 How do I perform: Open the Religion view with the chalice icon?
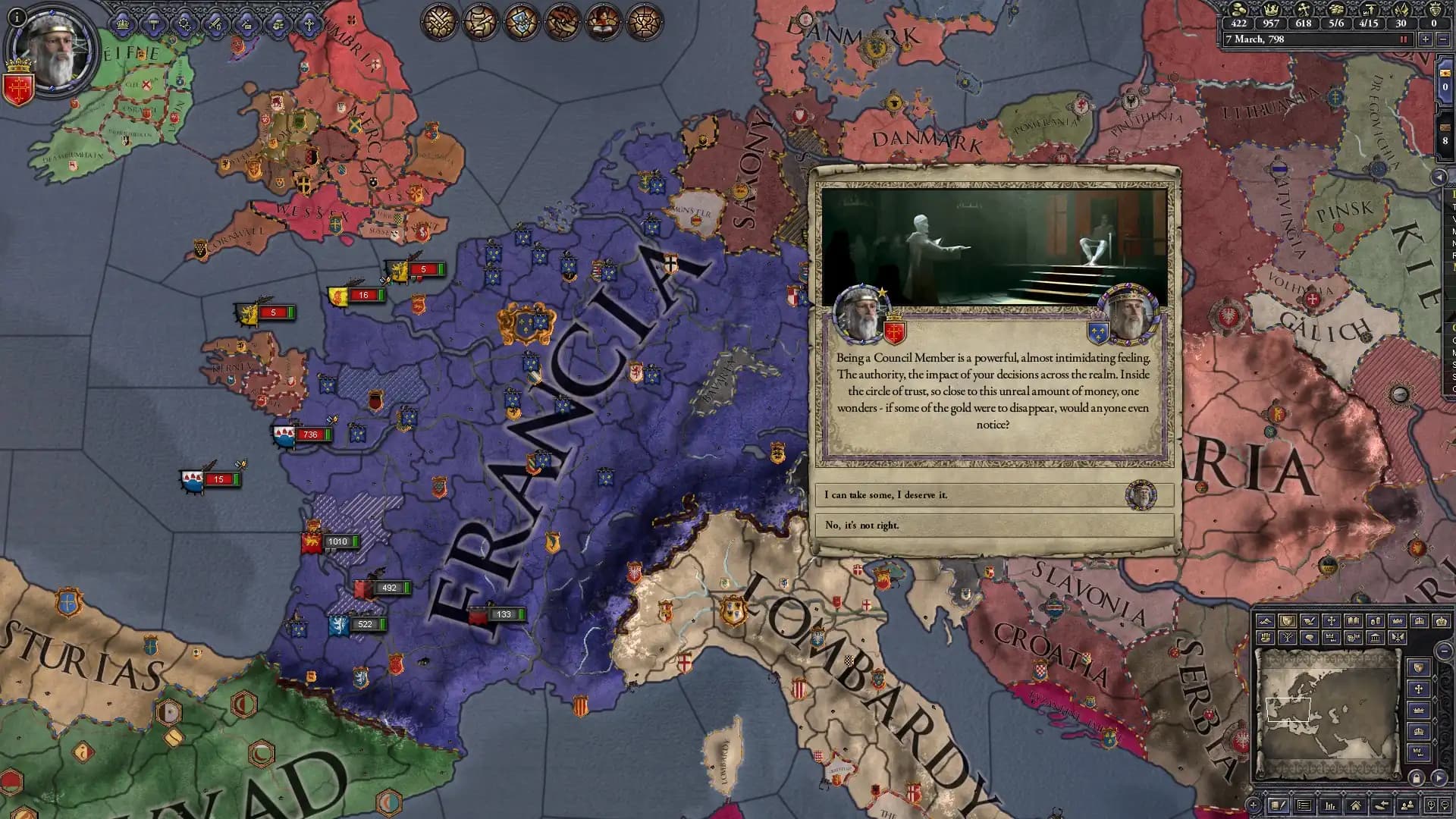click(643, 20)
